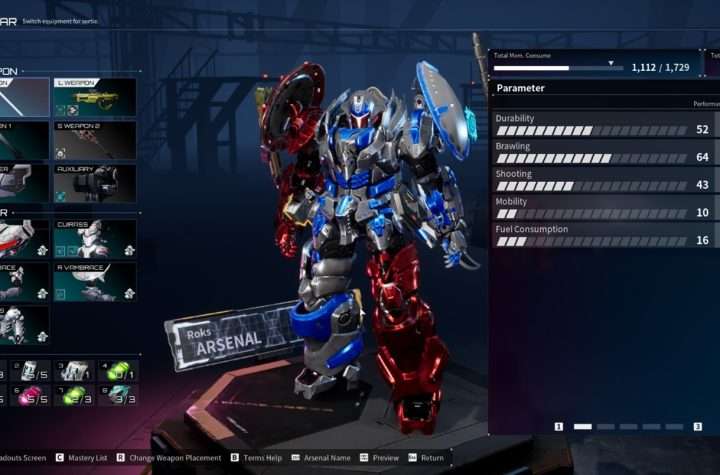Image resolution: width=720 pixels, height=475 pixels.
Task: Open the S Weapon 2 slot
Action: [x=95, y=140]
